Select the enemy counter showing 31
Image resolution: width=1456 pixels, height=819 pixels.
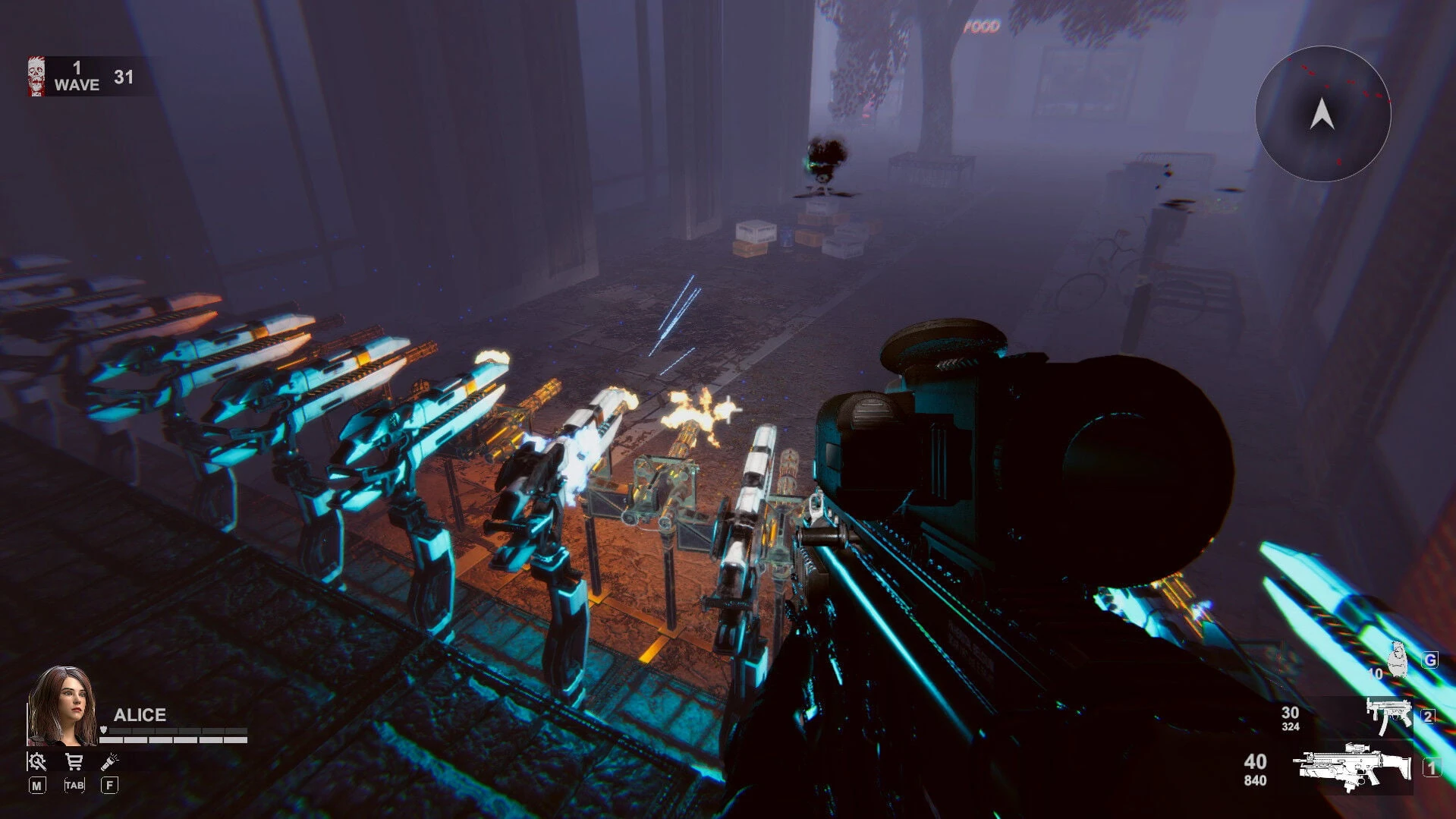pos(125,76)
